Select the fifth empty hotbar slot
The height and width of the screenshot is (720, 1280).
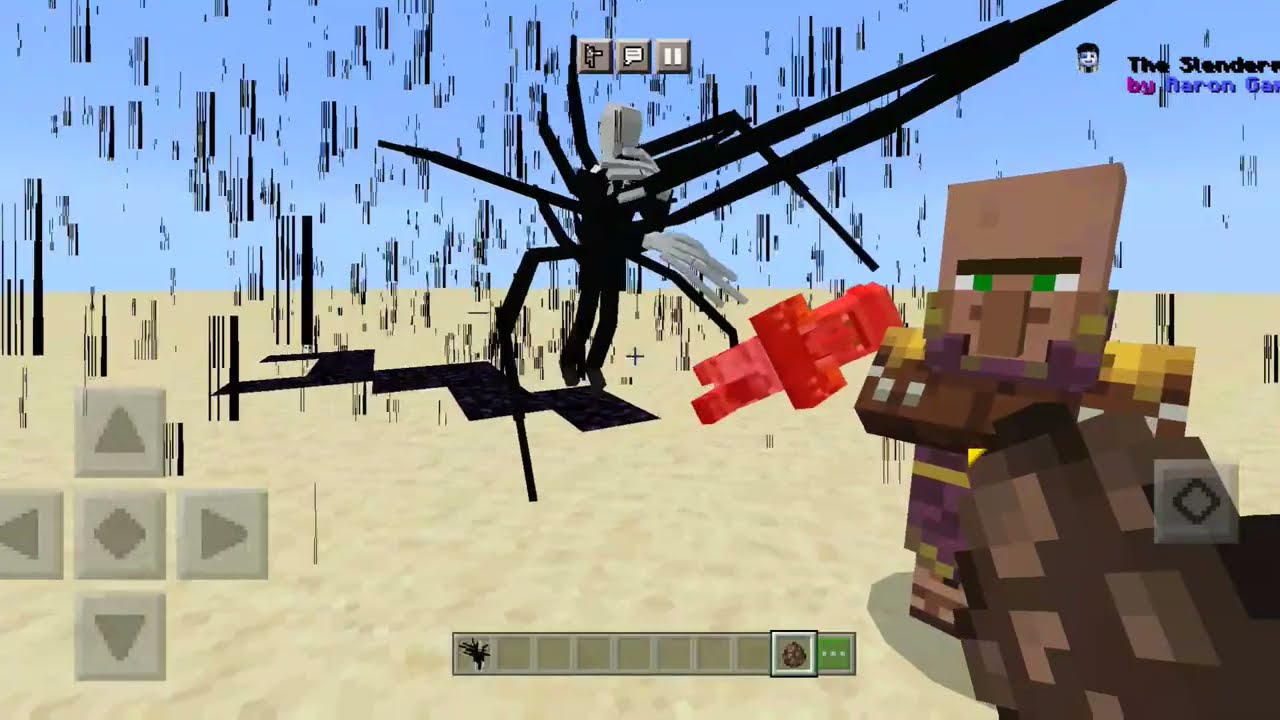click(674, 653)
